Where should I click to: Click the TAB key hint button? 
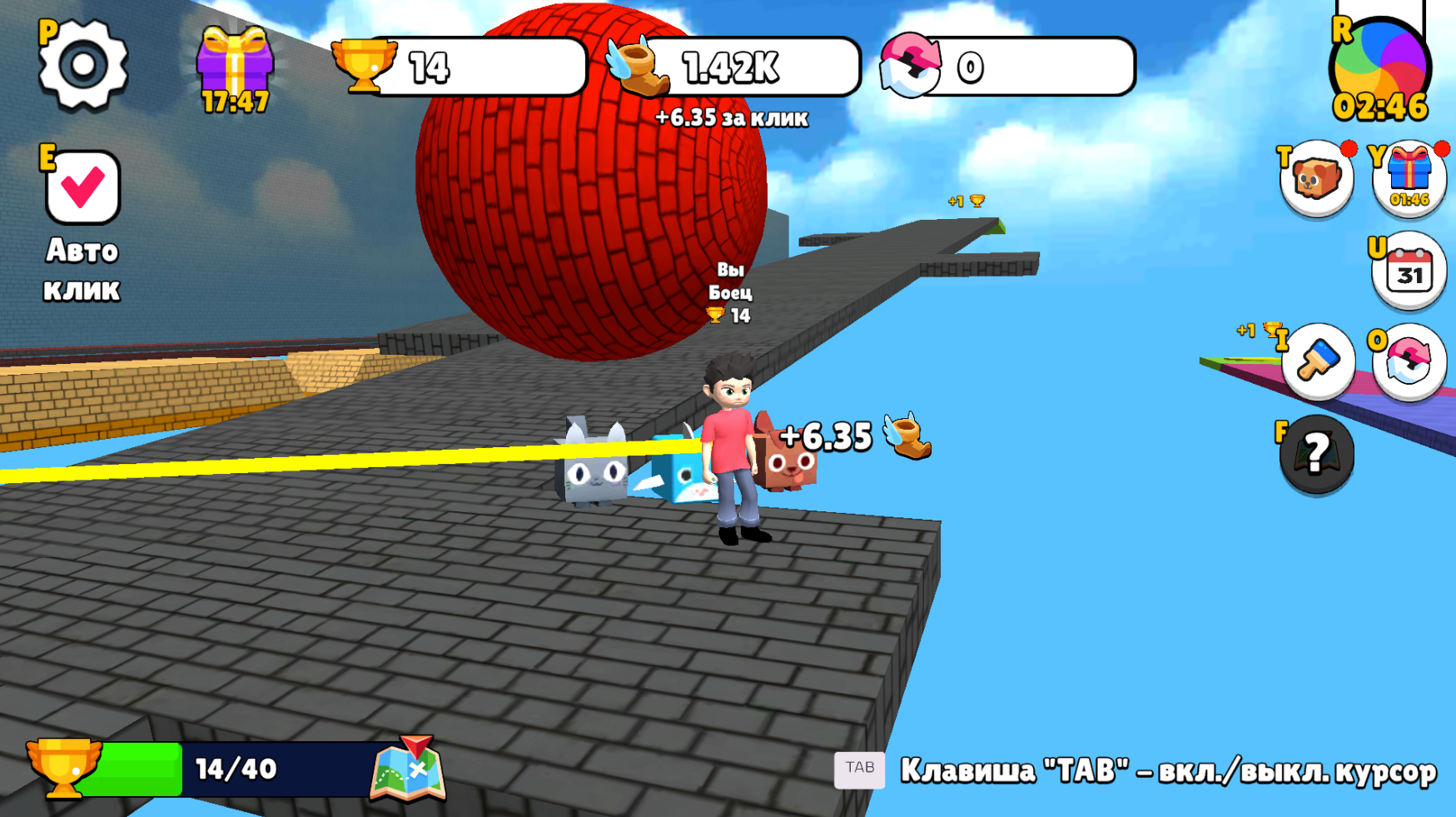pyautogui.click(x=861, y=770)
